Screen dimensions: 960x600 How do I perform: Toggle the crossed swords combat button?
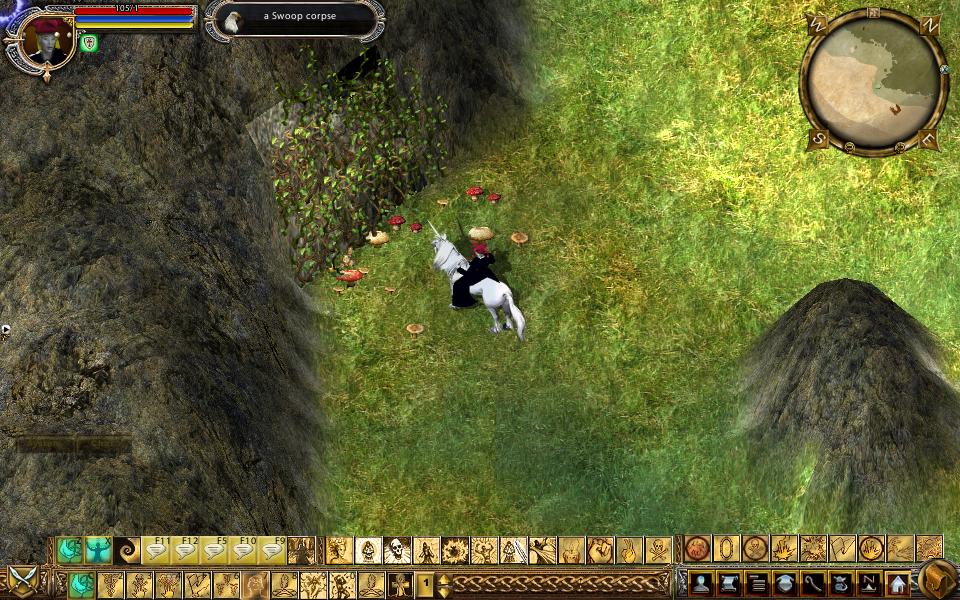[22, 580]
